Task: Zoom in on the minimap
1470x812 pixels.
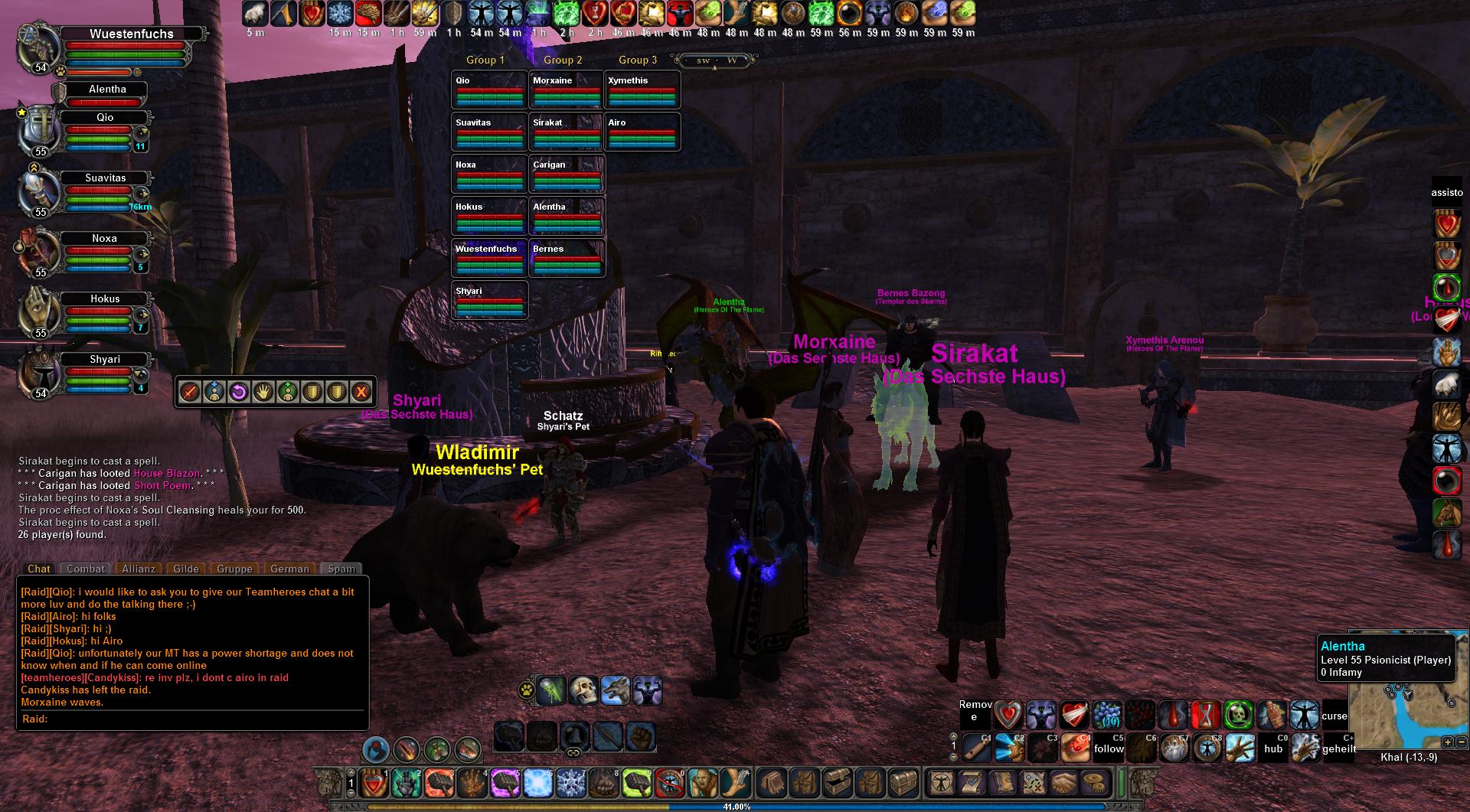Action: 1447,742
